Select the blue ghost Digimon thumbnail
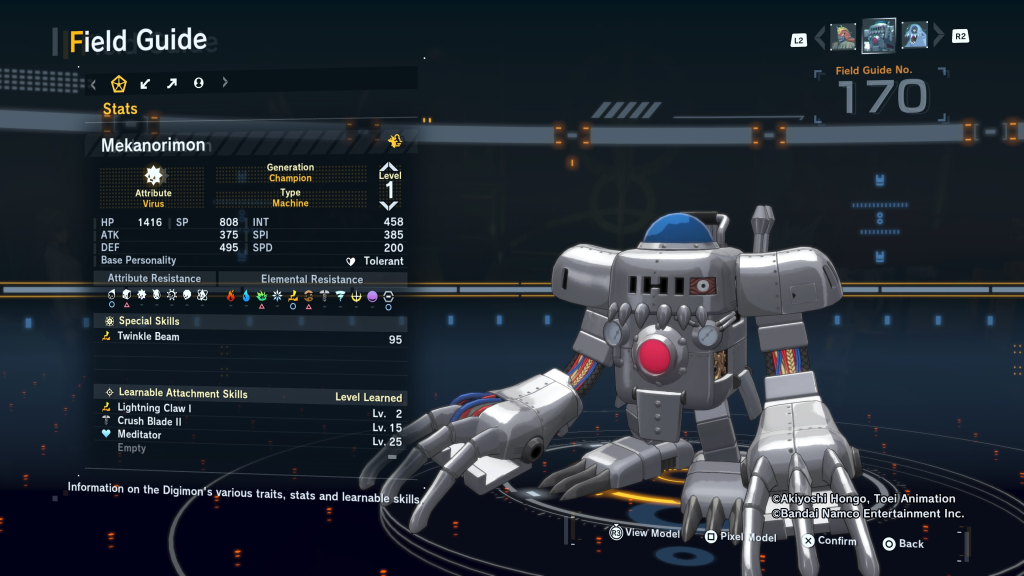Viewport: 1024px width, 576px height. (x=914, y=37)
